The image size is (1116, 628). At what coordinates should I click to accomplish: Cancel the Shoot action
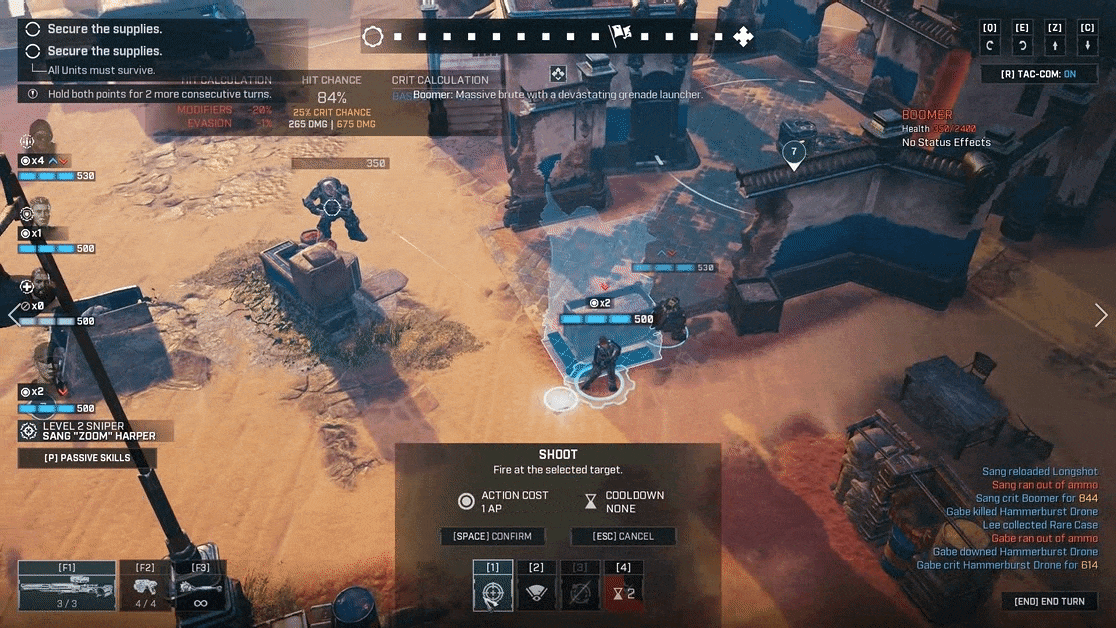tap(622, 536)
